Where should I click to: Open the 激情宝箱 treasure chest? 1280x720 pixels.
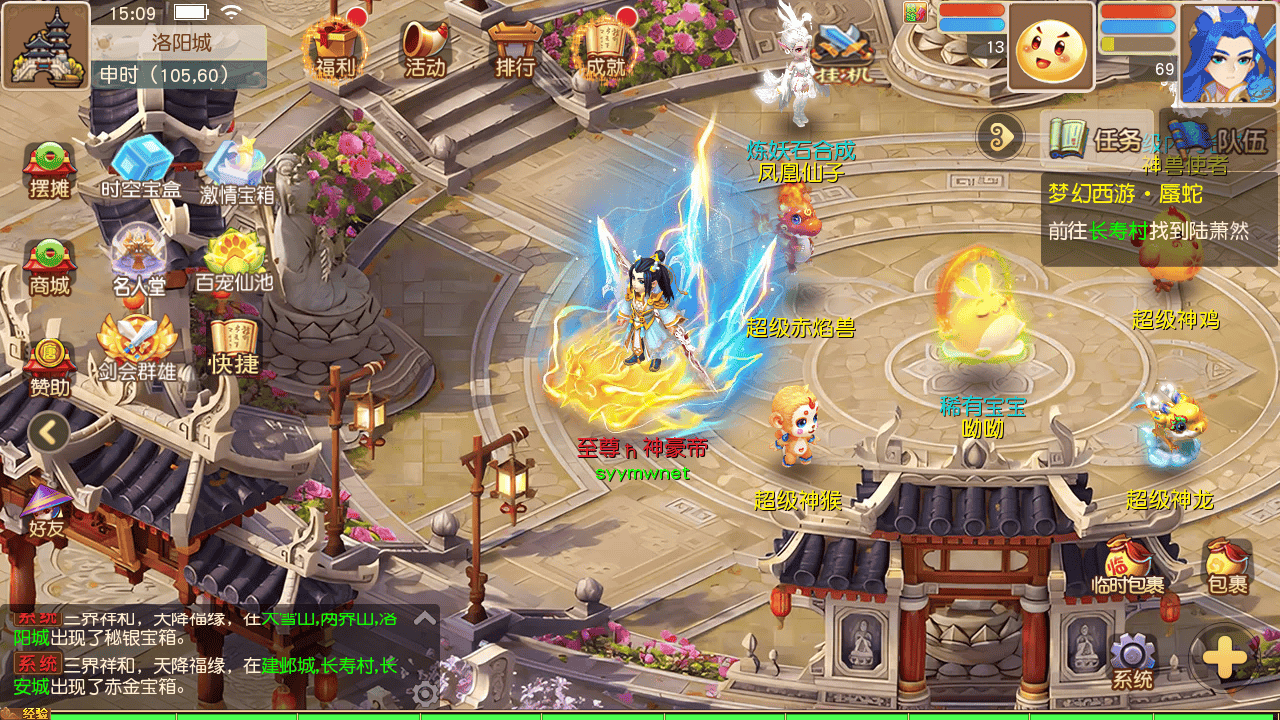237,168
